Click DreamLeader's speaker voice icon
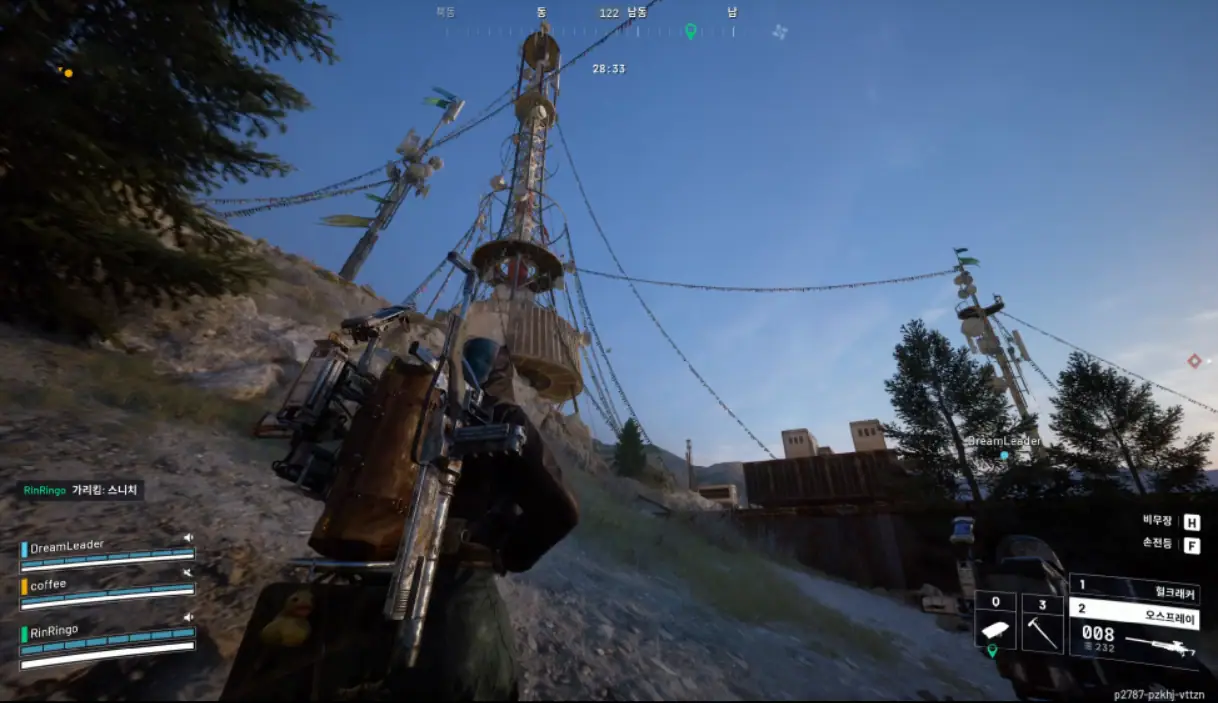 [188, 538]
